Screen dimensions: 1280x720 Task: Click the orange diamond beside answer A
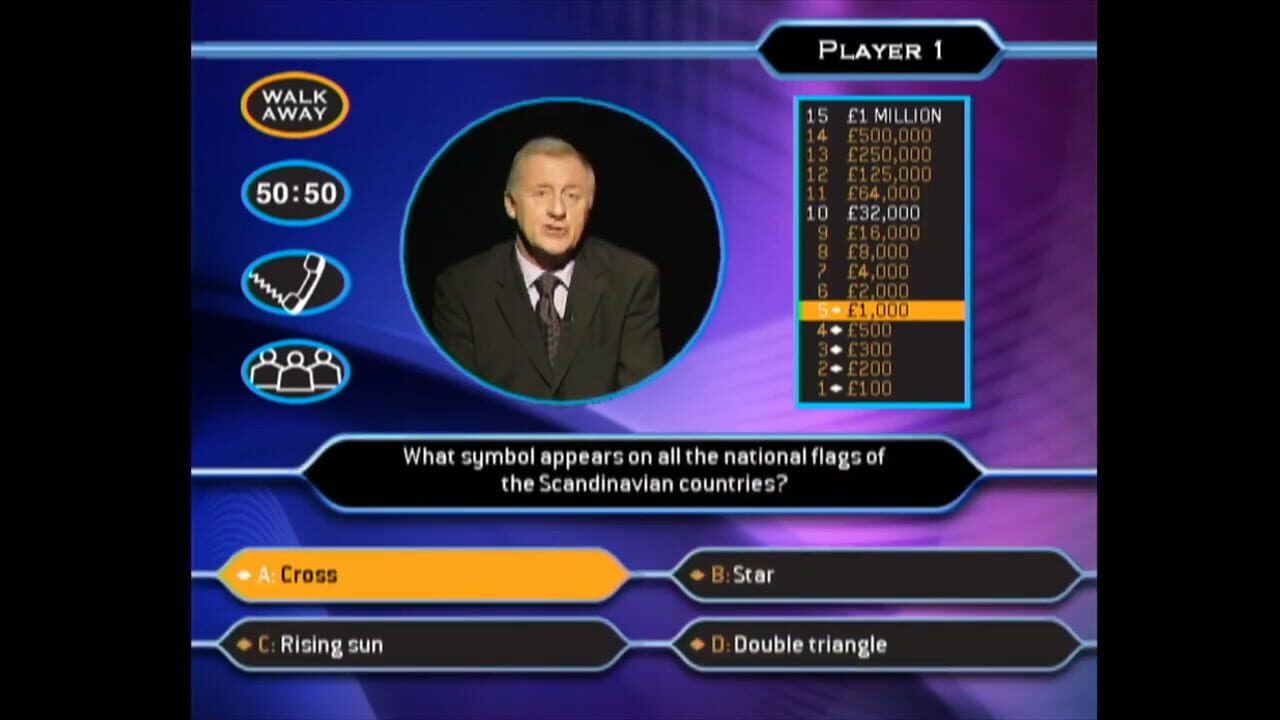click(243, 575)
